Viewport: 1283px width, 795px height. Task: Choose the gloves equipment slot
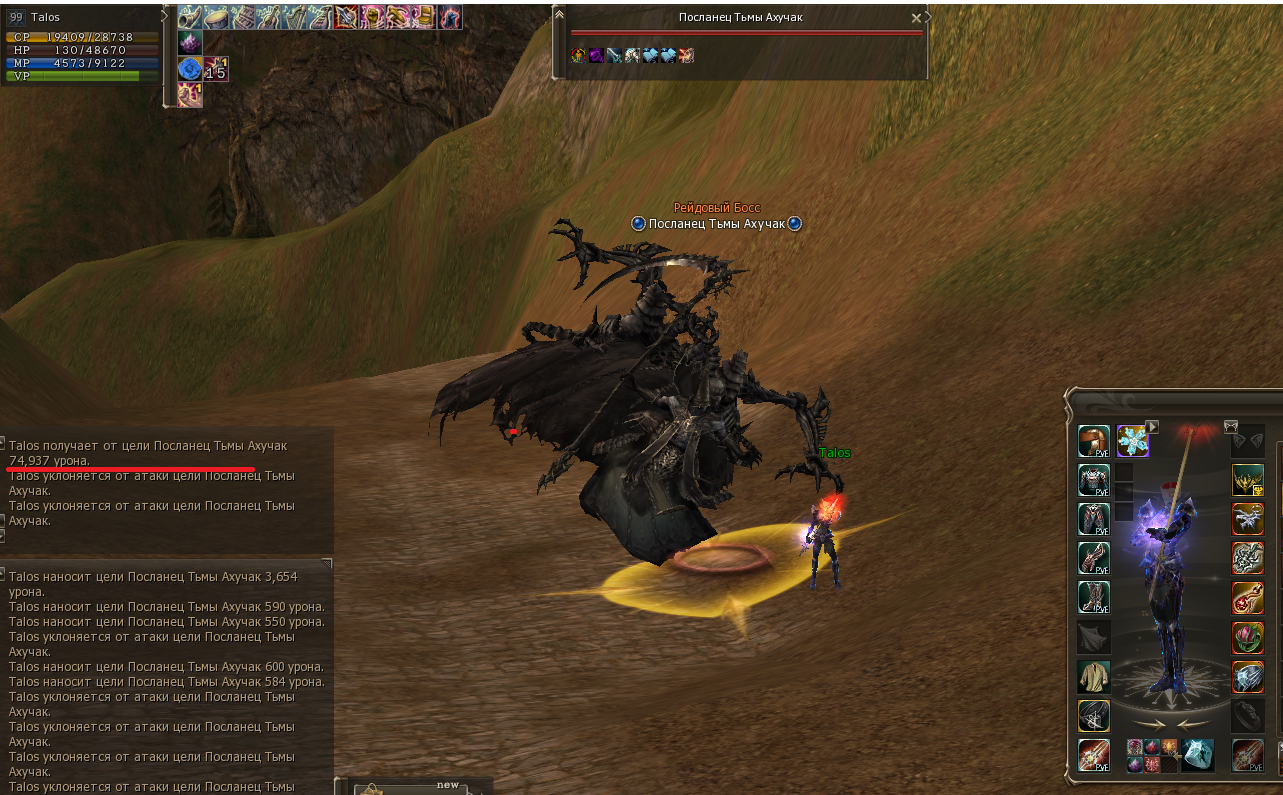tap(1093, 558)
